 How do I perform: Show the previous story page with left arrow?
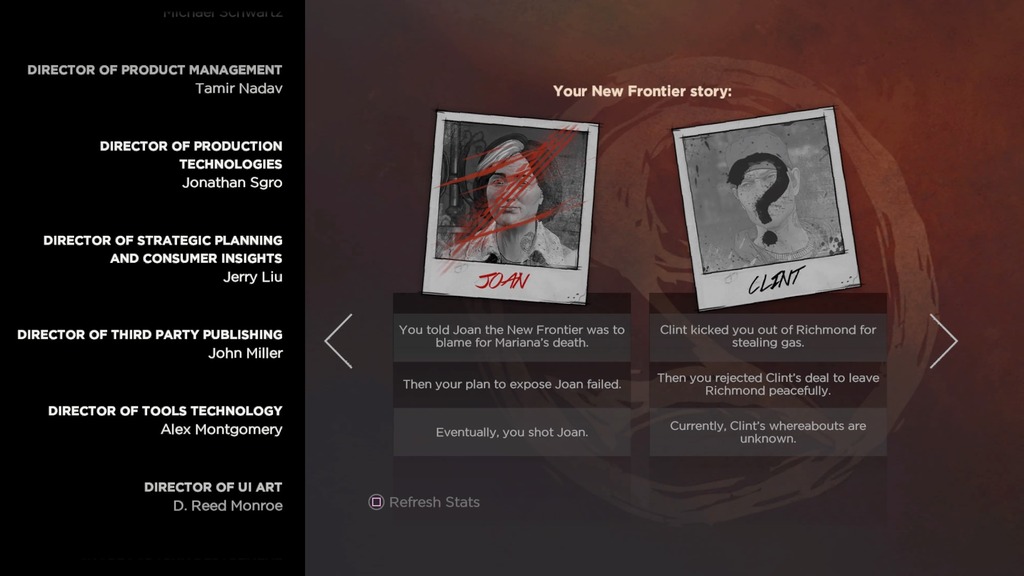(339, 341)
